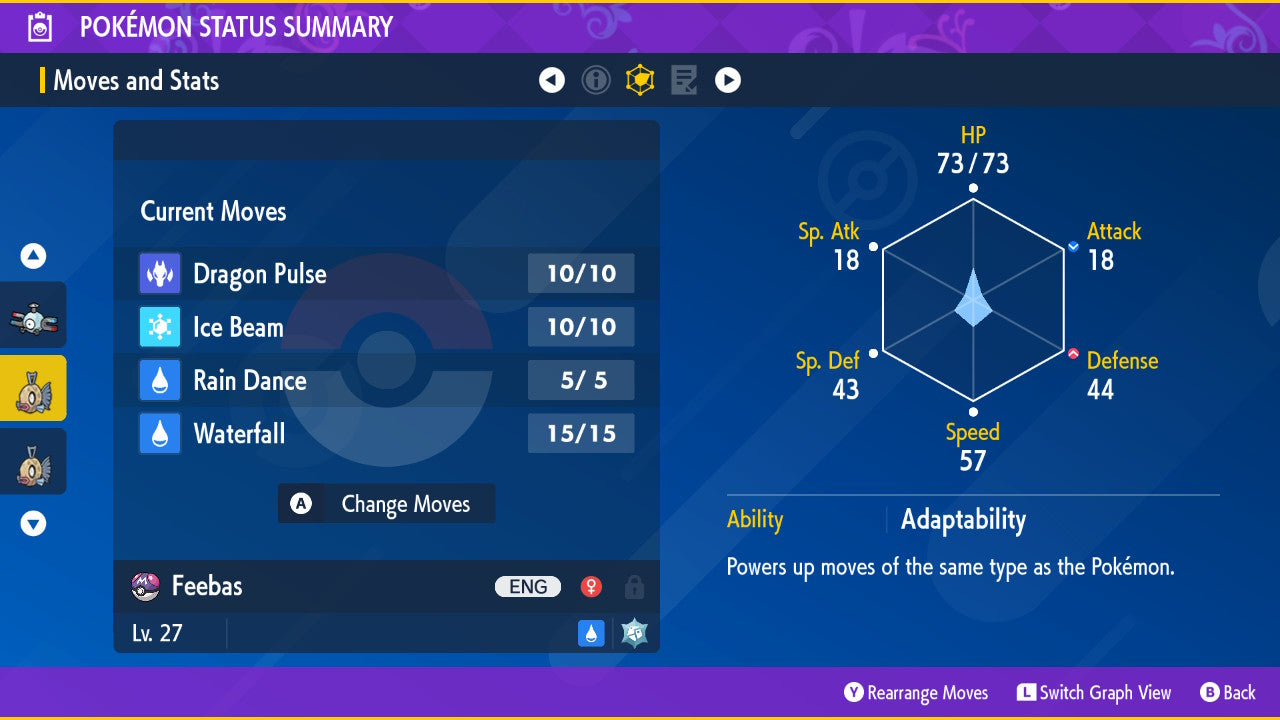
Task: Select the Magnemite party thumbnail
Action: pos(33,316)
